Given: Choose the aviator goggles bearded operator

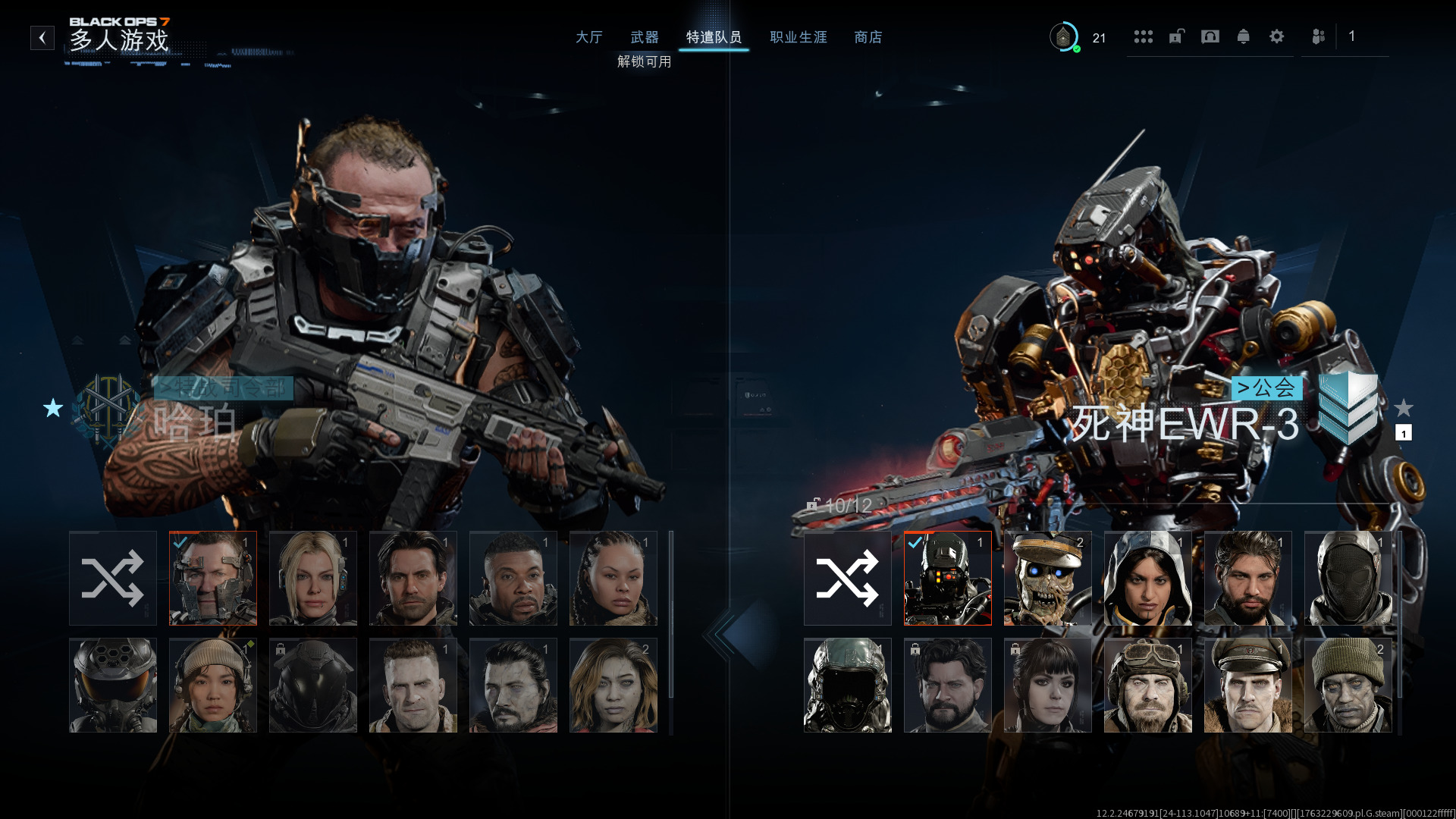Looking at the screenshot, I should tap(1147, 685).
